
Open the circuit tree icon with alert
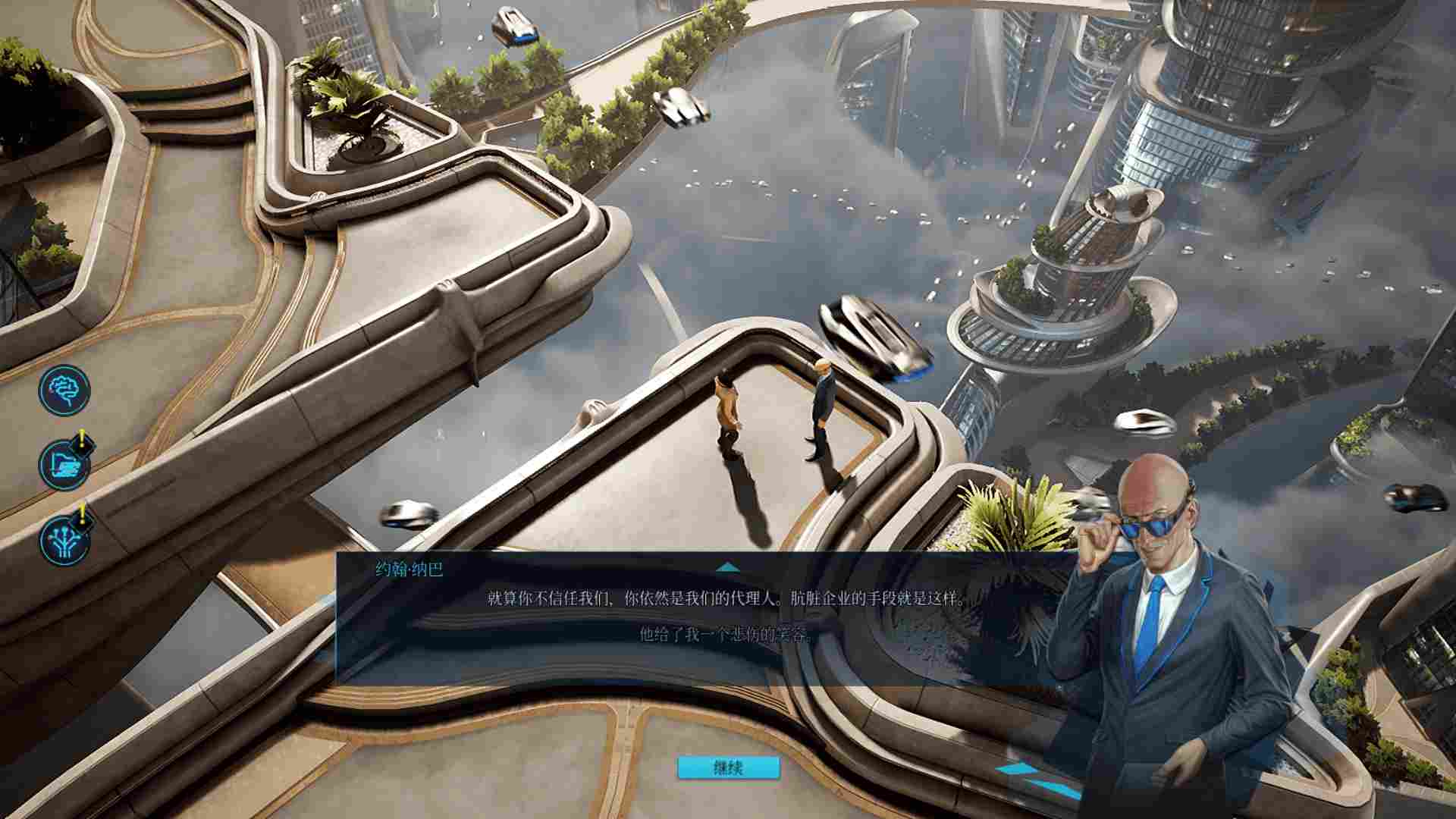[x=64, y=539]
